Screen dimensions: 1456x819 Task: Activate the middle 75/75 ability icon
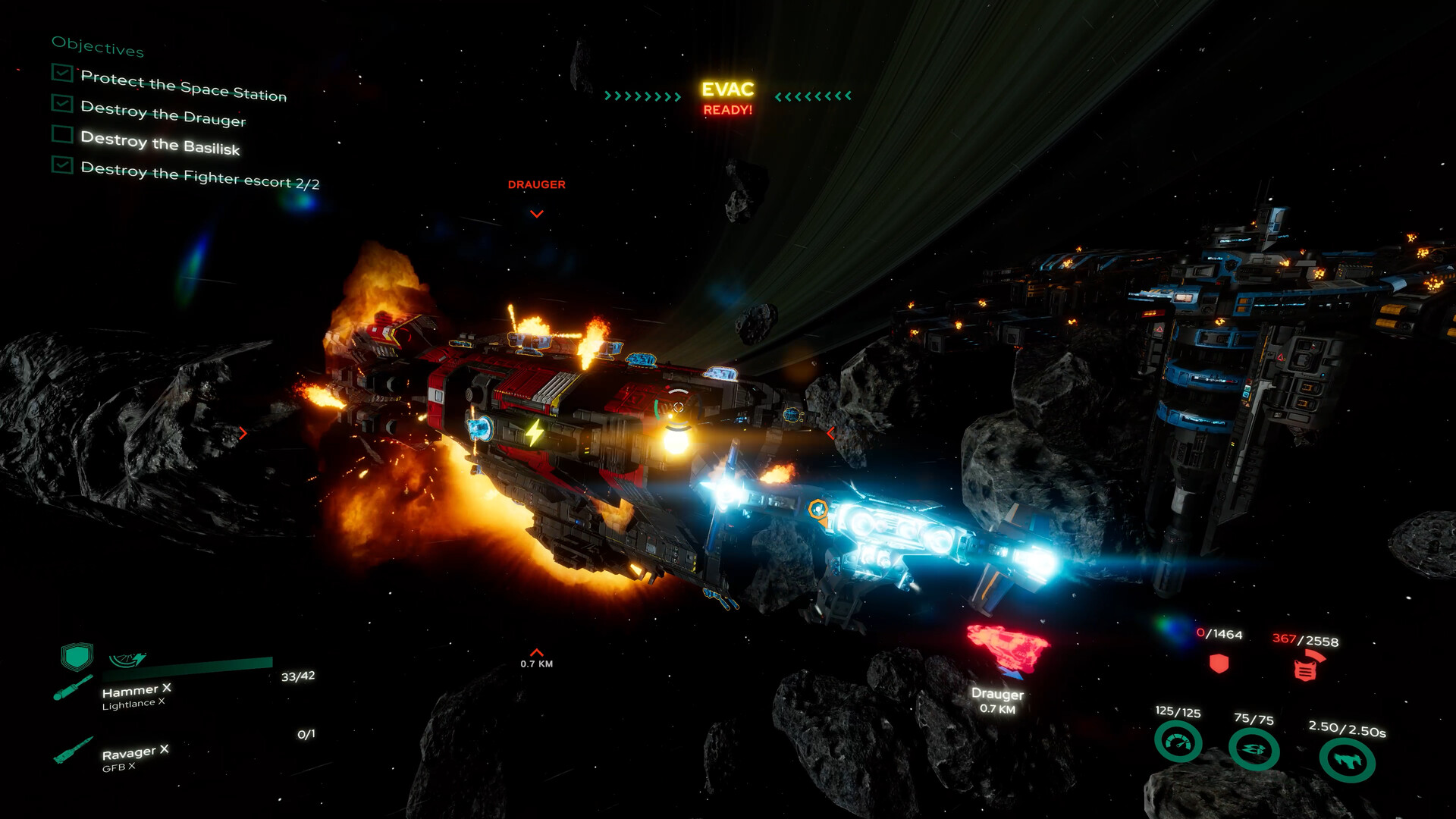pos(1254,749)
